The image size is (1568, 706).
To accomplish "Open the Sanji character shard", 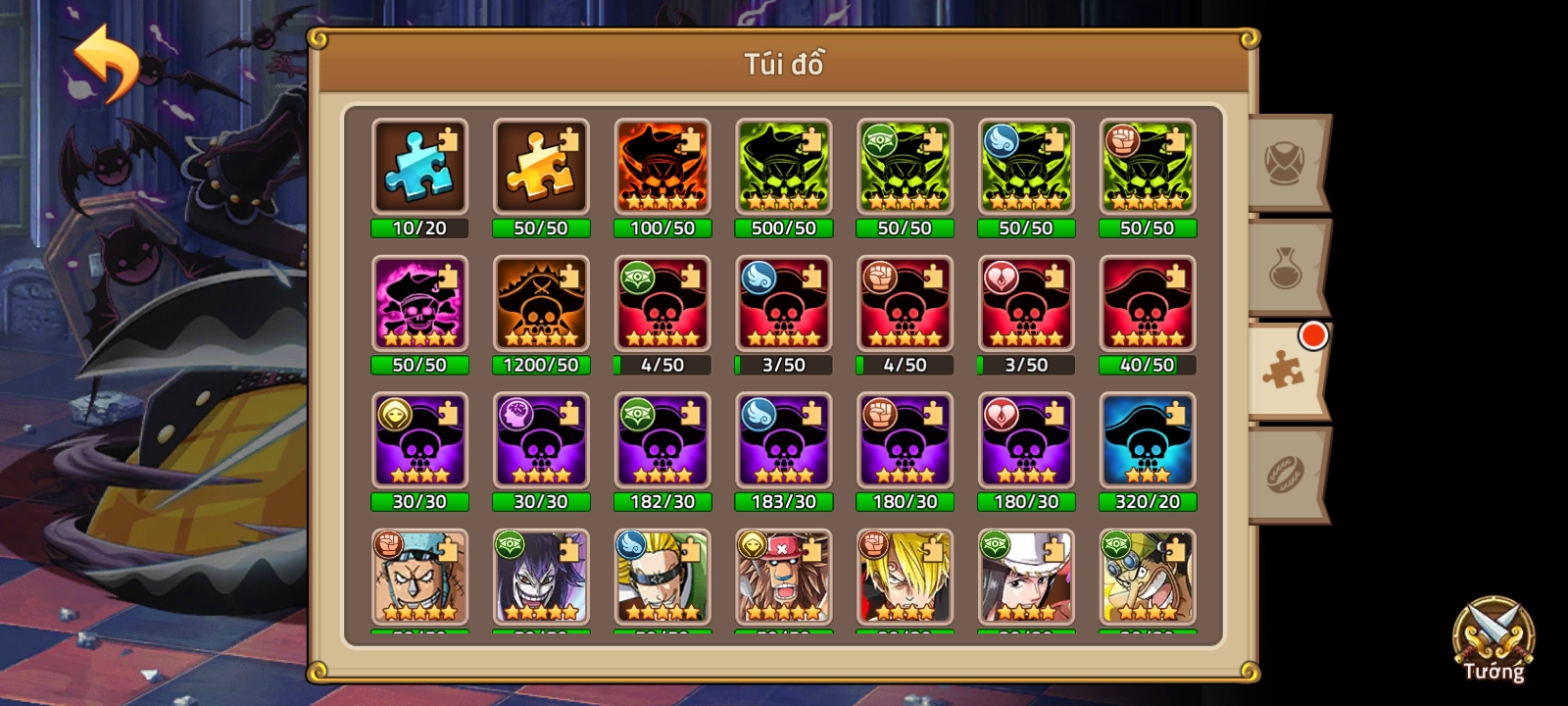I will (906, 579).
